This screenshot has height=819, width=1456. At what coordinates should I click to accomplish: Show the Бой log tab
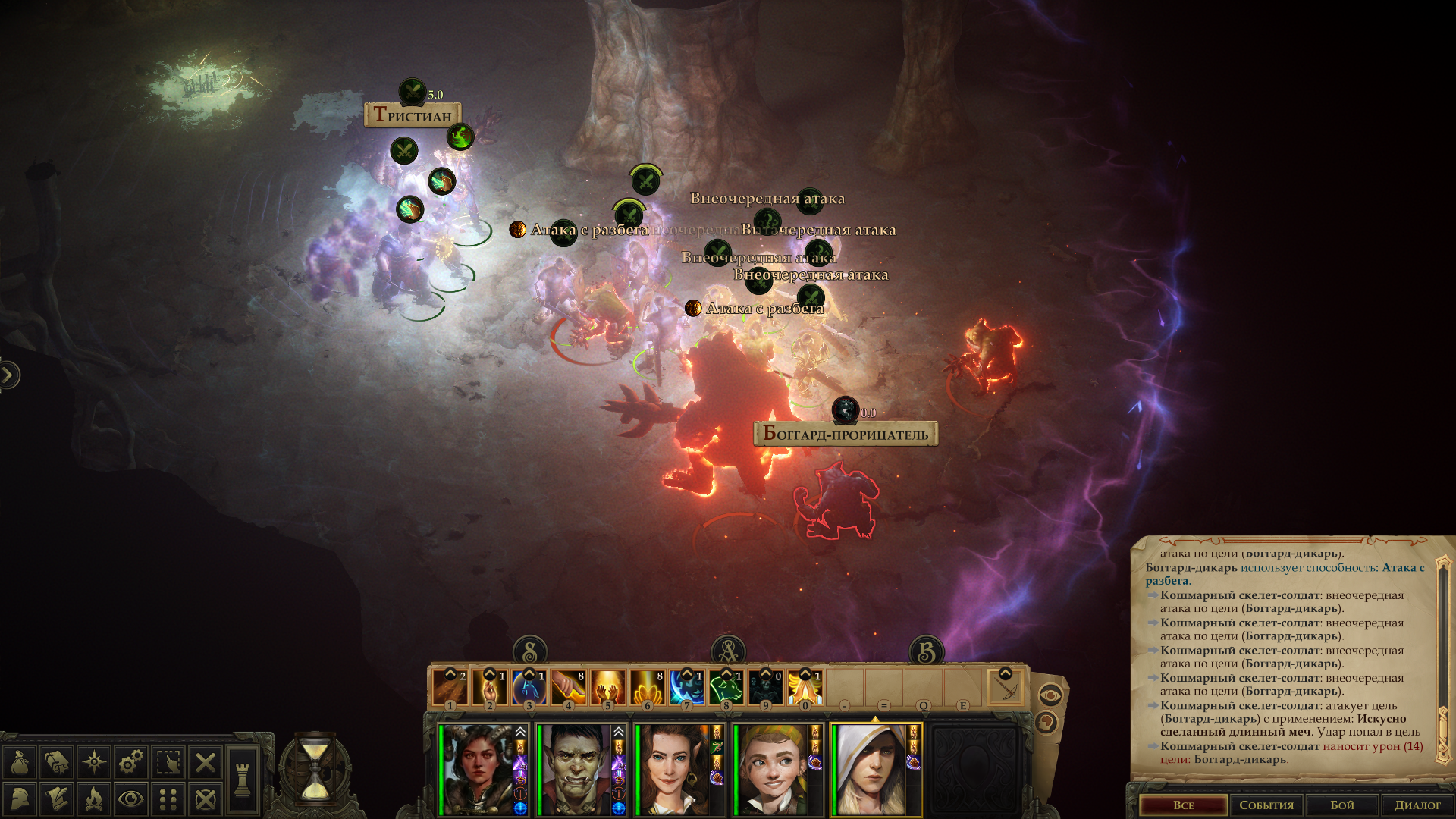[x=1341, y=805]
